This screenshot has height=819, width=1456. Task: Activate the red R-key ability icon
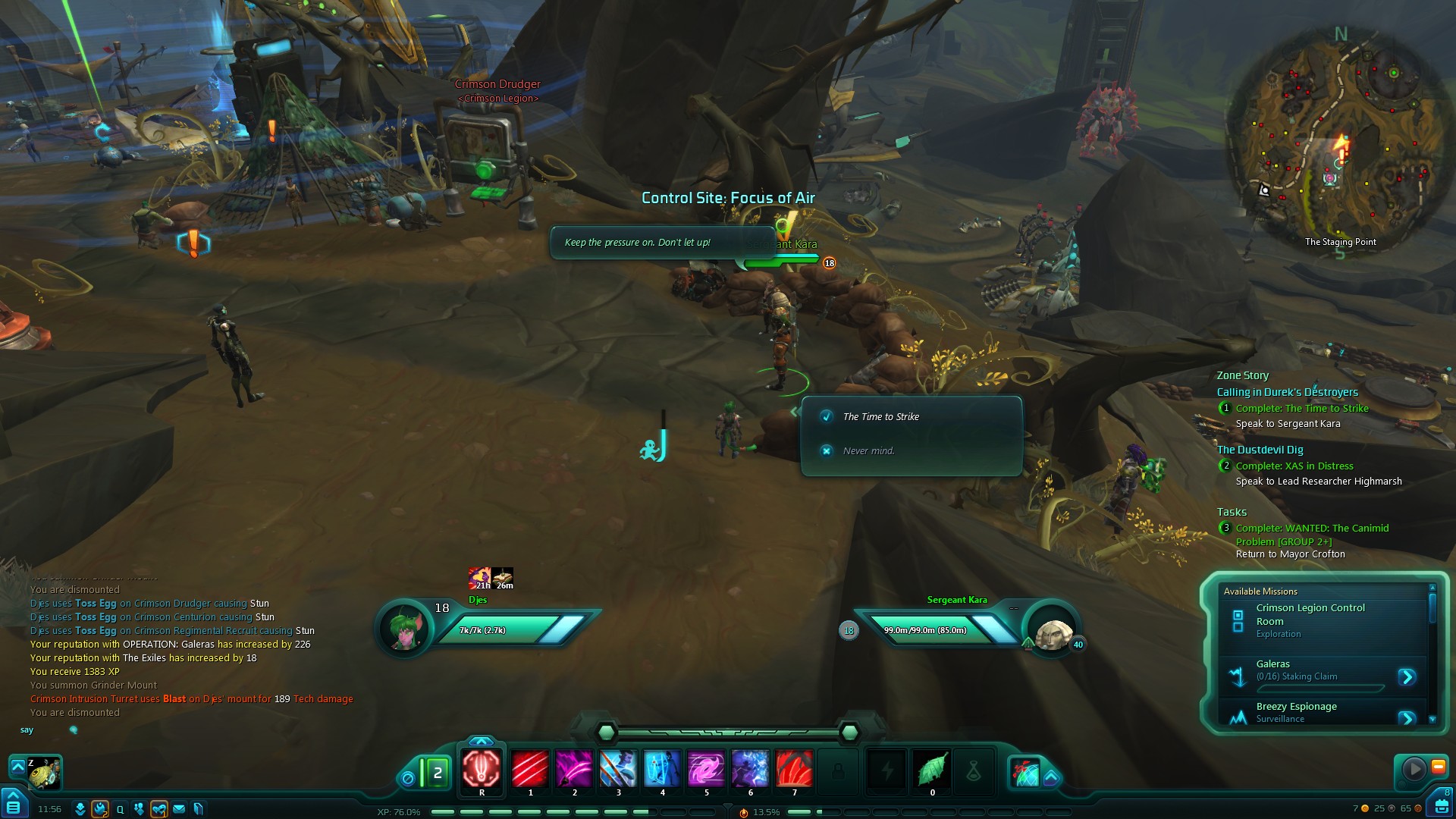(482, 768)
